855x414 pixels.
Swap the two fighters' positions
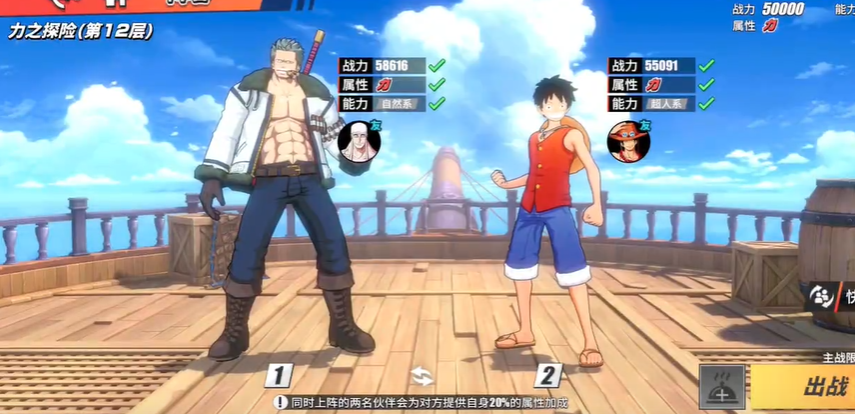[x=422, y=376]
